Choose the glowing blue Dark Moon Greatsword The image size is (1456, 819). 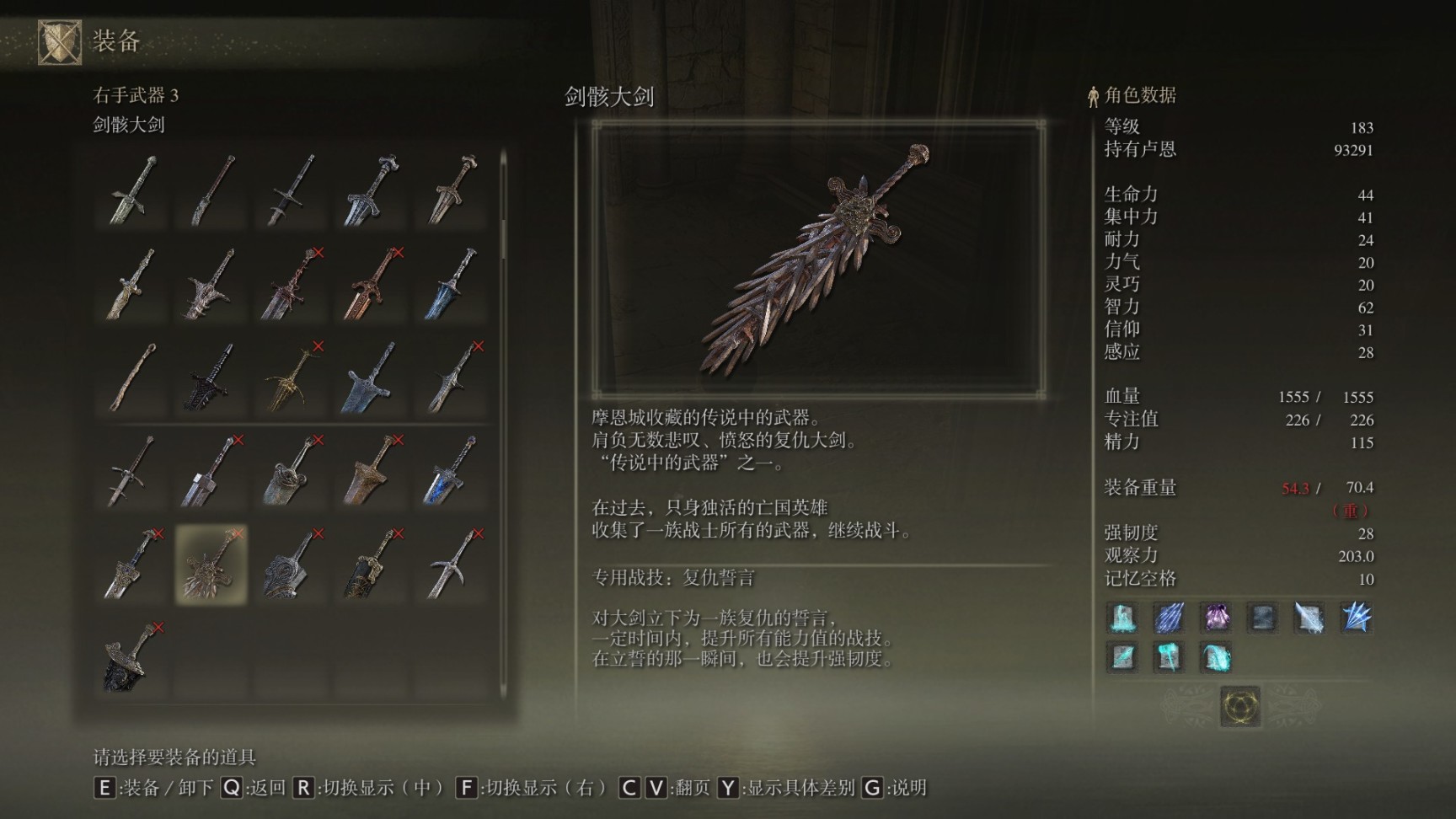click(x=451, y=471)
